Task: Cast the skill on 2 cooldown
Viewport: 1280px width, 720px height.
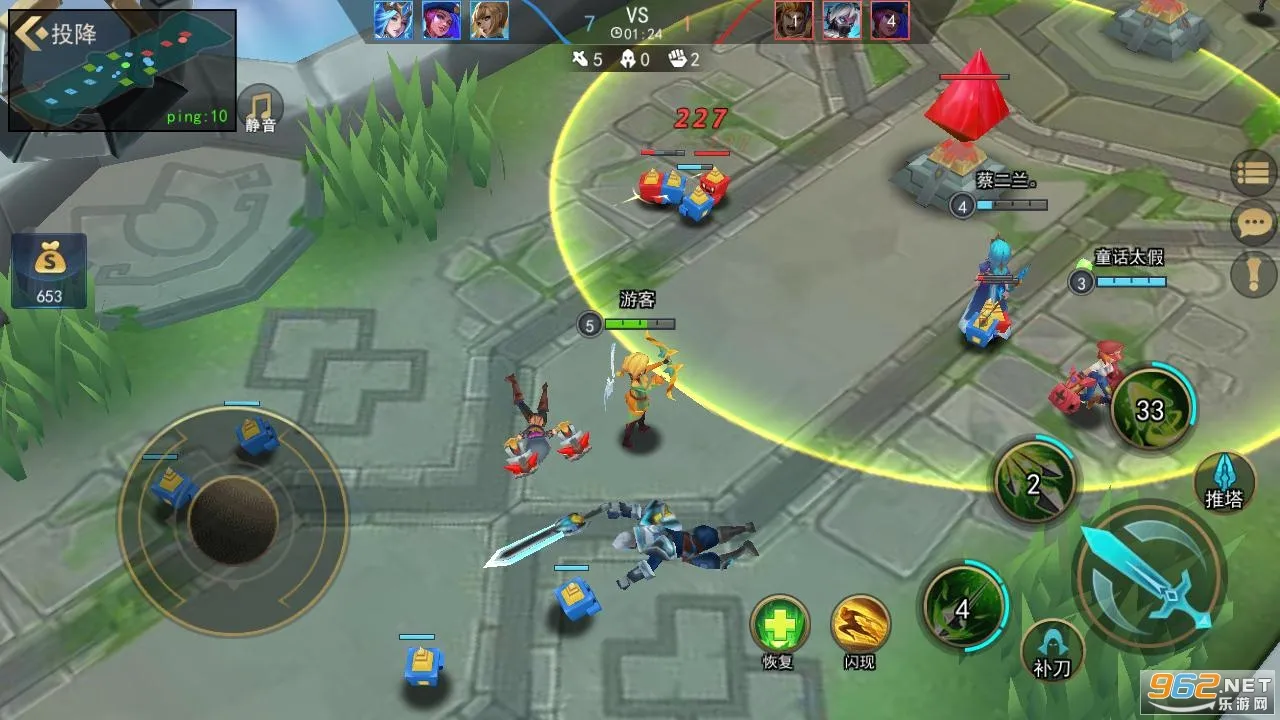Action: pyautogui.click(x=1034, y=485)
